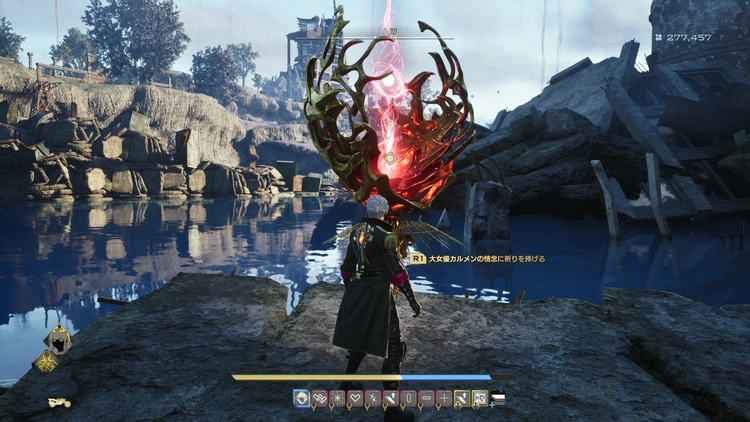Select the capsule-shaped hotbar slot
The width and height of the screenshot is (750, 422).
pos(409,398)
